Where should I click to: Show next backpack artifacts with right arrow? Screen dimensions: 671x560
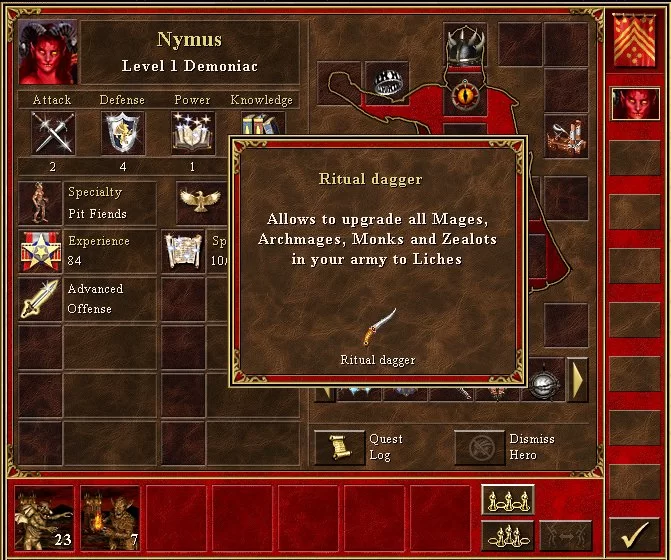point(577,379)
